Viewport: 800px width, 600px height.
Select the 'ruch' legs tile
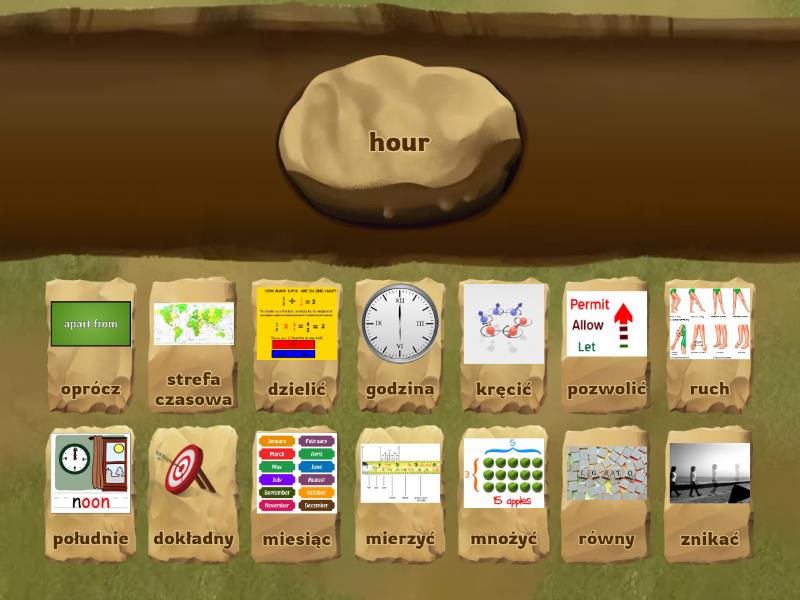click(x=709, y=343)
